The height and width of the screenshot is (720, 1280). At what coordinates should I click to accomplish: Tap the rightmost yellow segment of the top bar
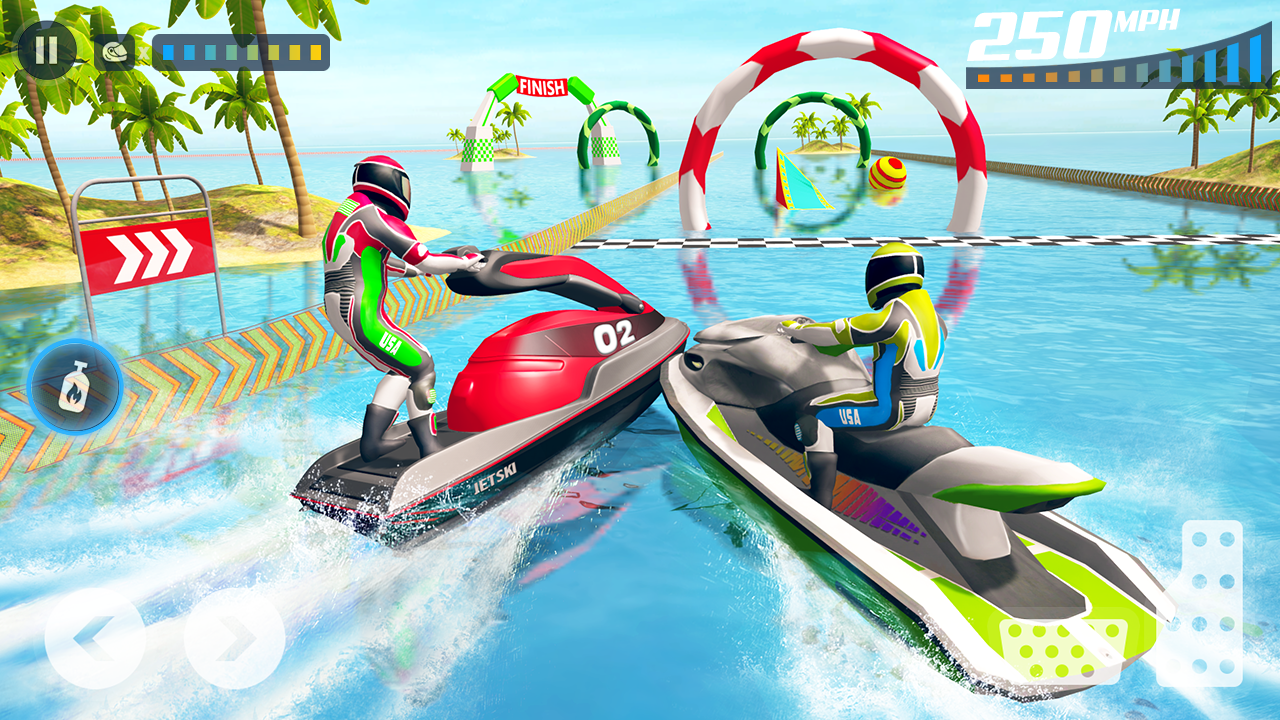tap(316, 52)
